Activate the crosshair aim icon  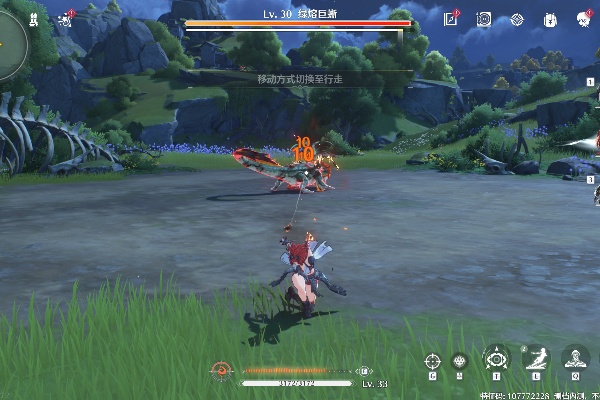pyautogui.click(x=432, y=360)
